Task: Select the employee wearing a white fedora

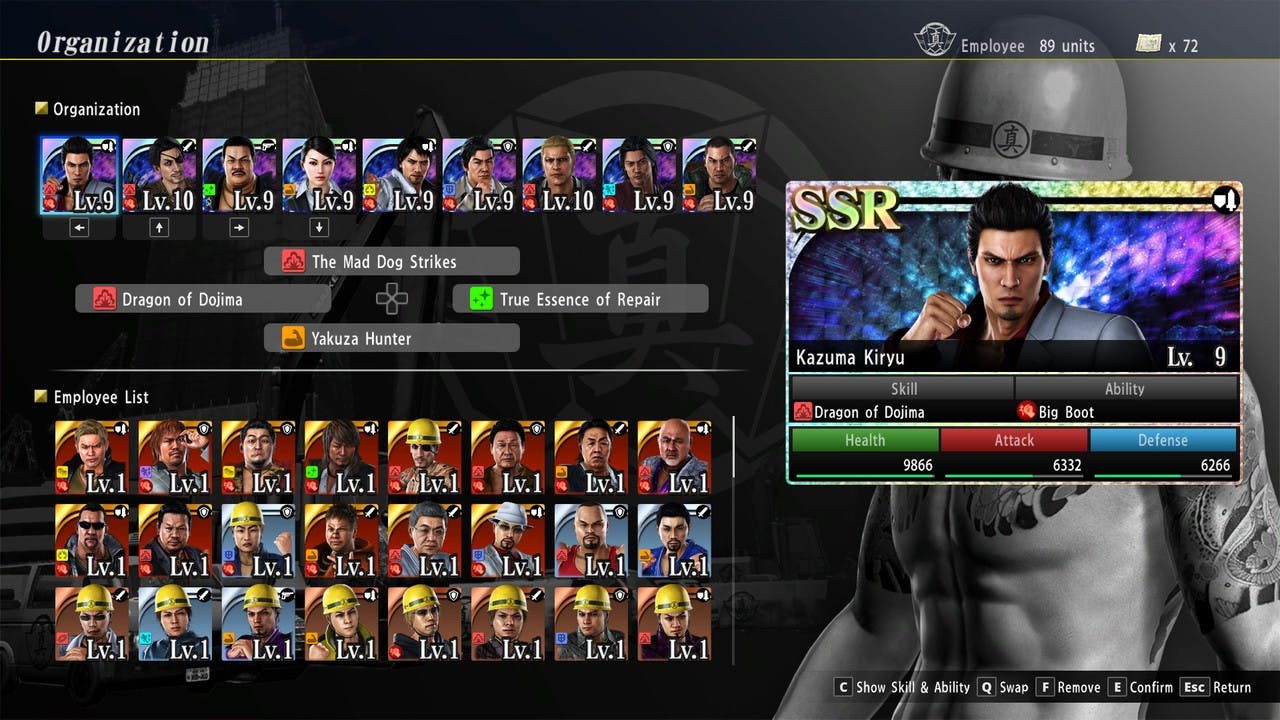Action: coord(507,540)
